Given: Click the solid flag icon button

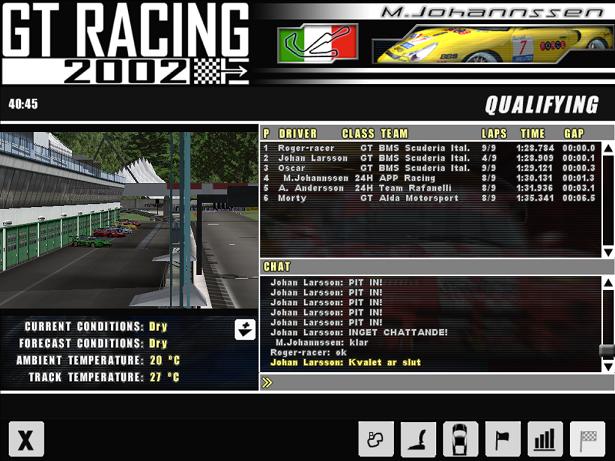Looking at the screenshot, I should (503, 439).
